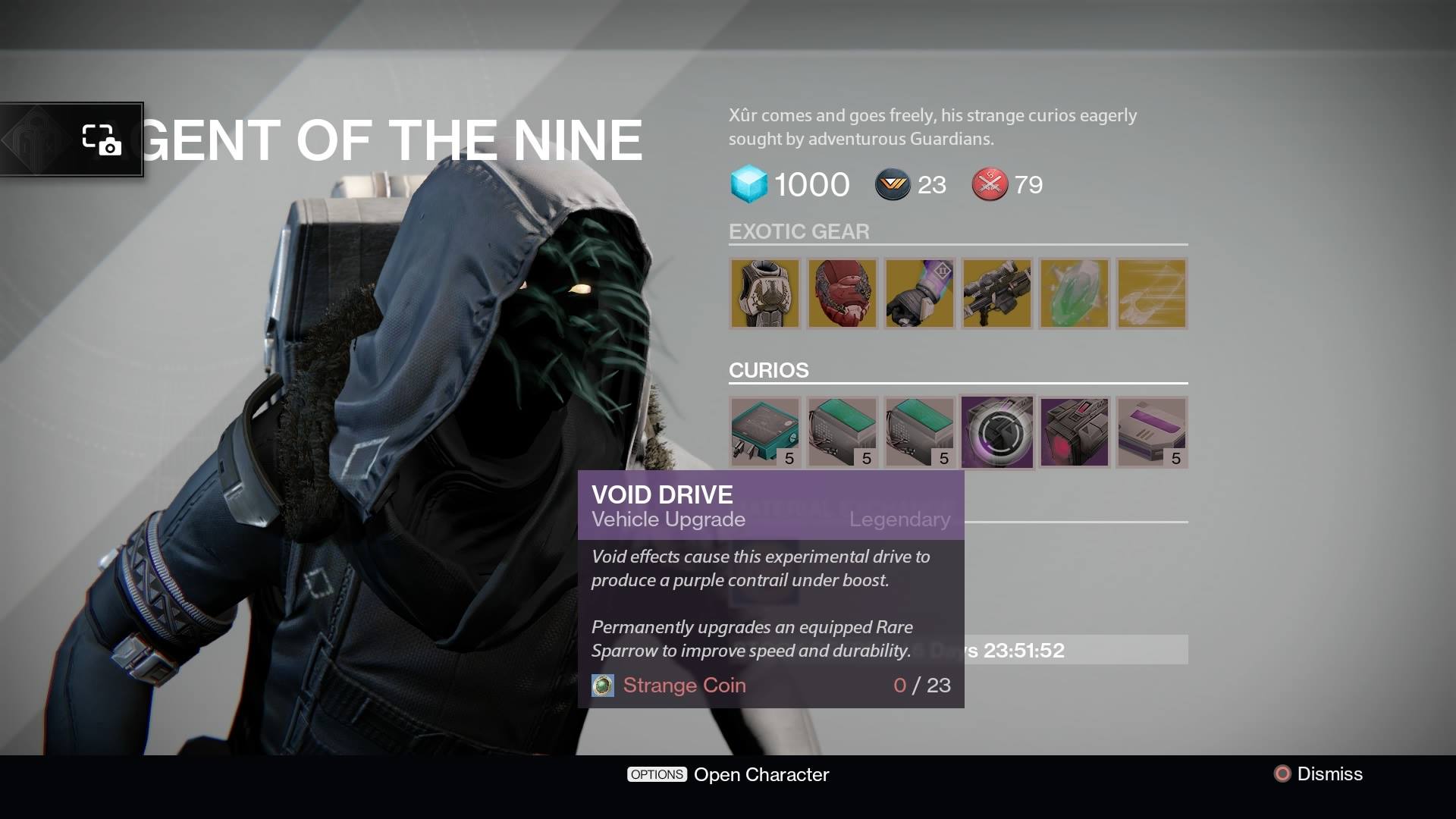Select the exotic gauntlet with purple glow

click(x=919, y=293)
